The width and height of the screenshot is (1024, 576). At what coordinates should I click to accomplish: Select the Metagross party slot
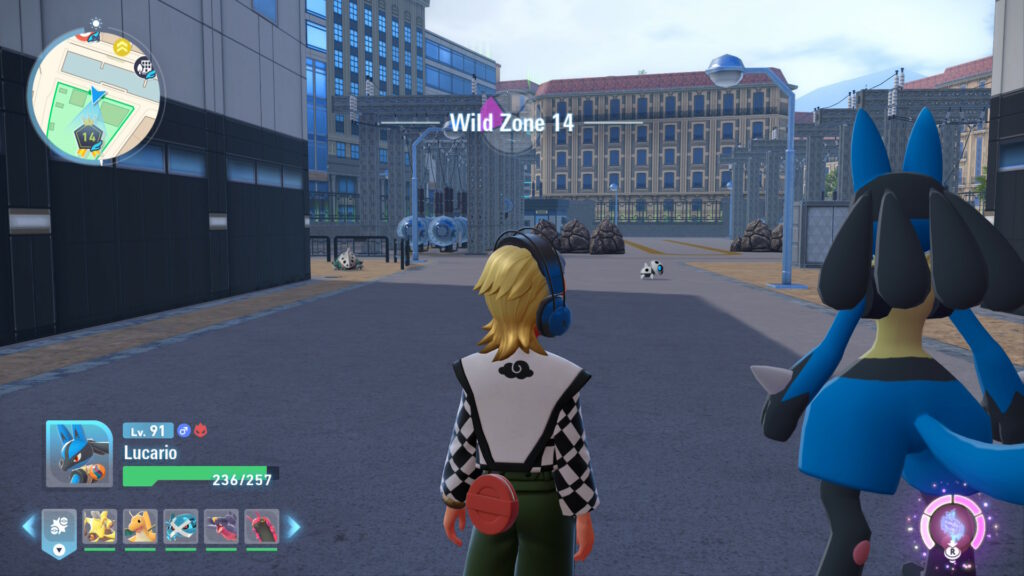point(181,526)
